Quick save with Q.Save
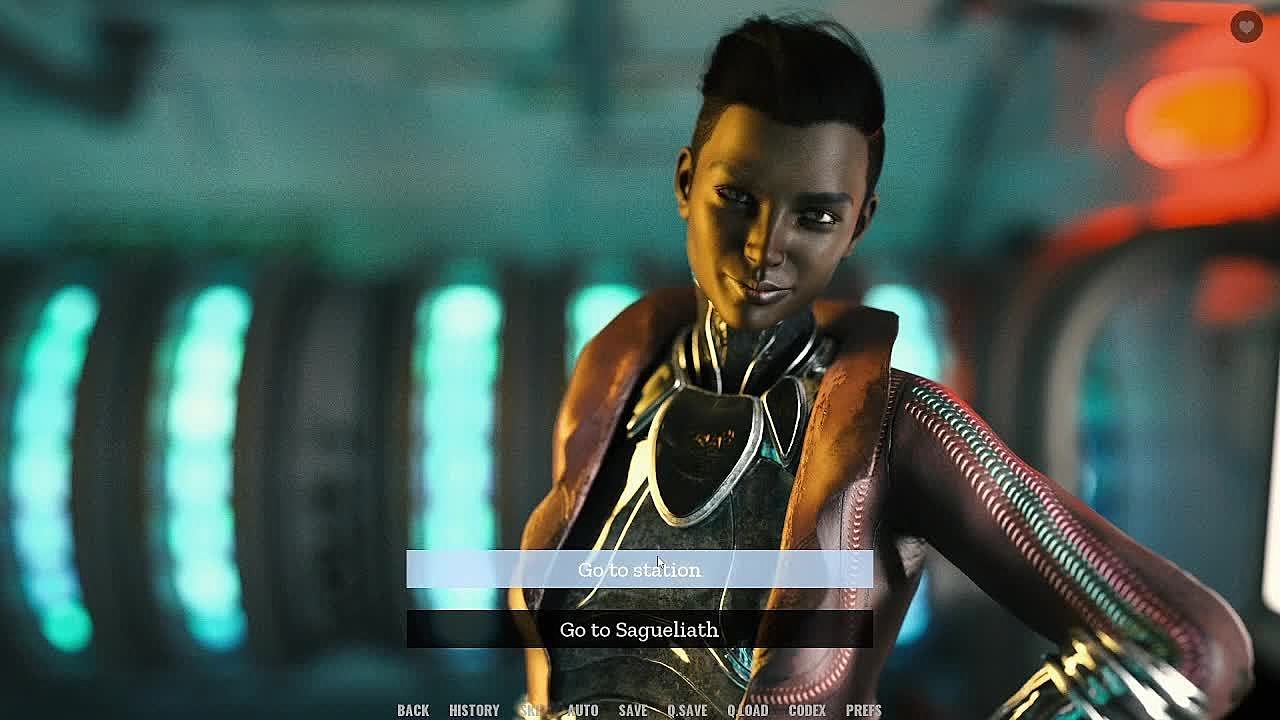The width and height of the screenshot is (1280, 720). 687,710
